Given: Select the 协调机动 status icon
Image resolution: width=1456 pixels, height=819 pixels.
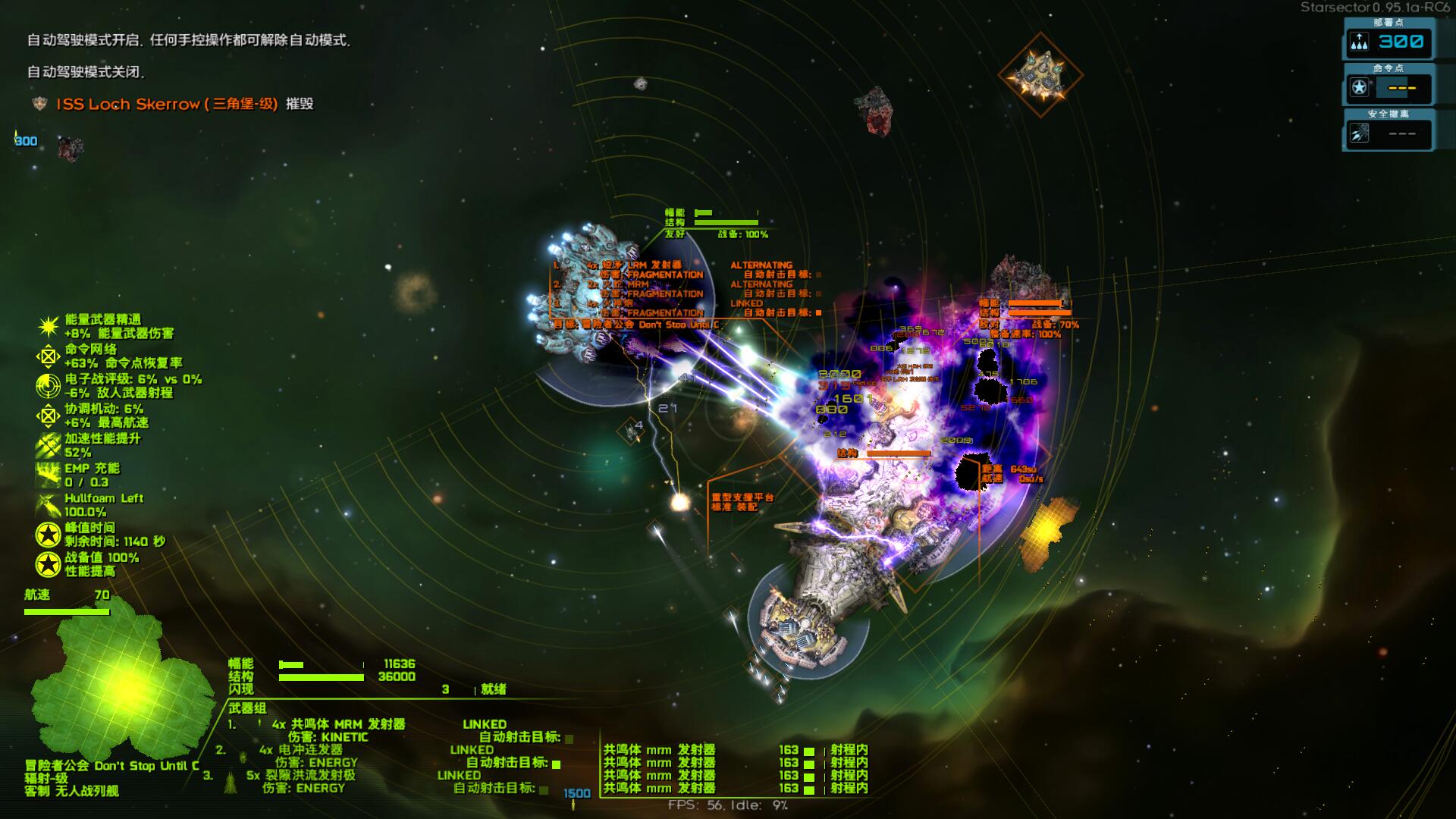Looking at the screenshot, I should pyautogui.click(x=49, y=416).
